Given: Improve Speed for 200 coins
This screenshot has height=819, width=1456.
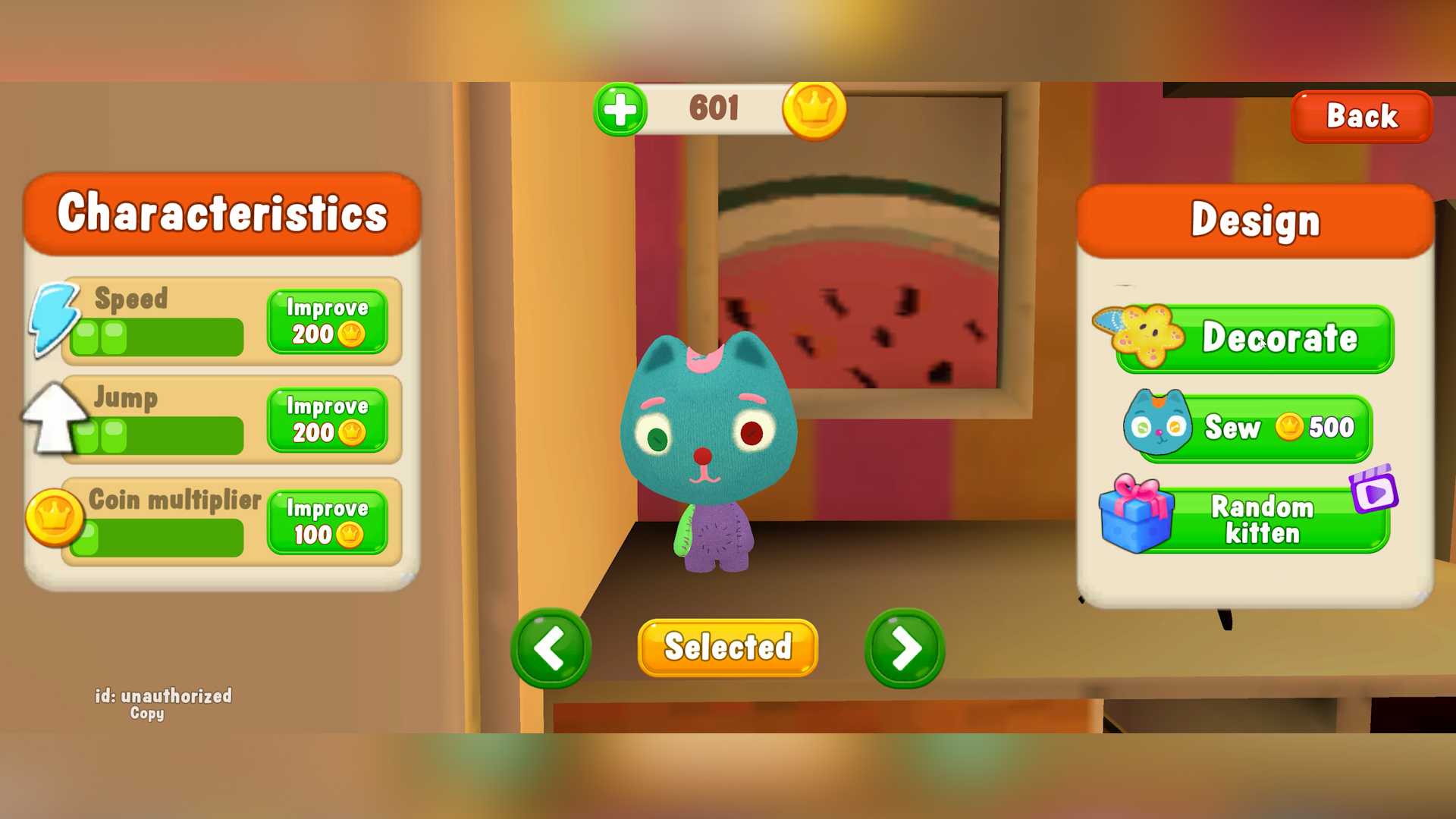Looking at the screenshot, I should click(328, 322).
